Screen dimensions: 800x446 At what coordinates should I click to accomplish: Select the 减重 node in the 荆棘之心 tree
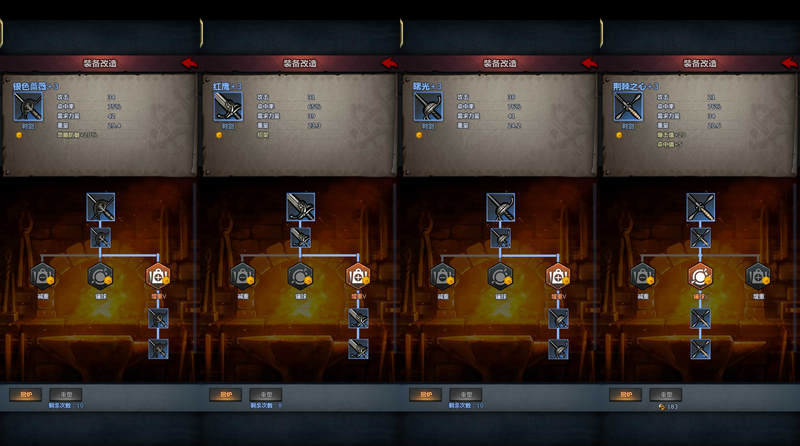pos(644,275)
